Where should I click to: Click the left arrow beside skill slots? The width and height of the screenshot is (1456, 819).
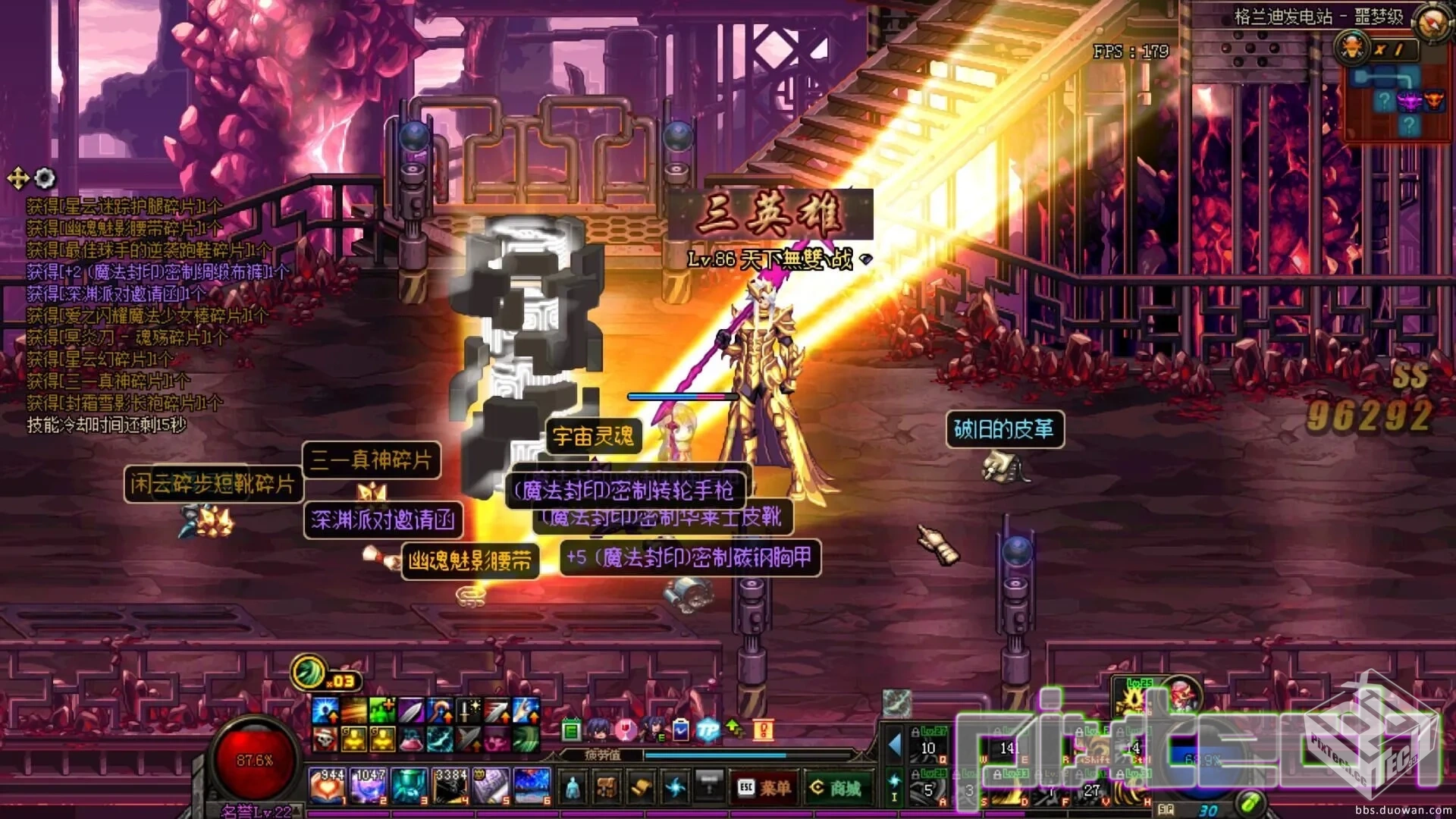(895, 745)
